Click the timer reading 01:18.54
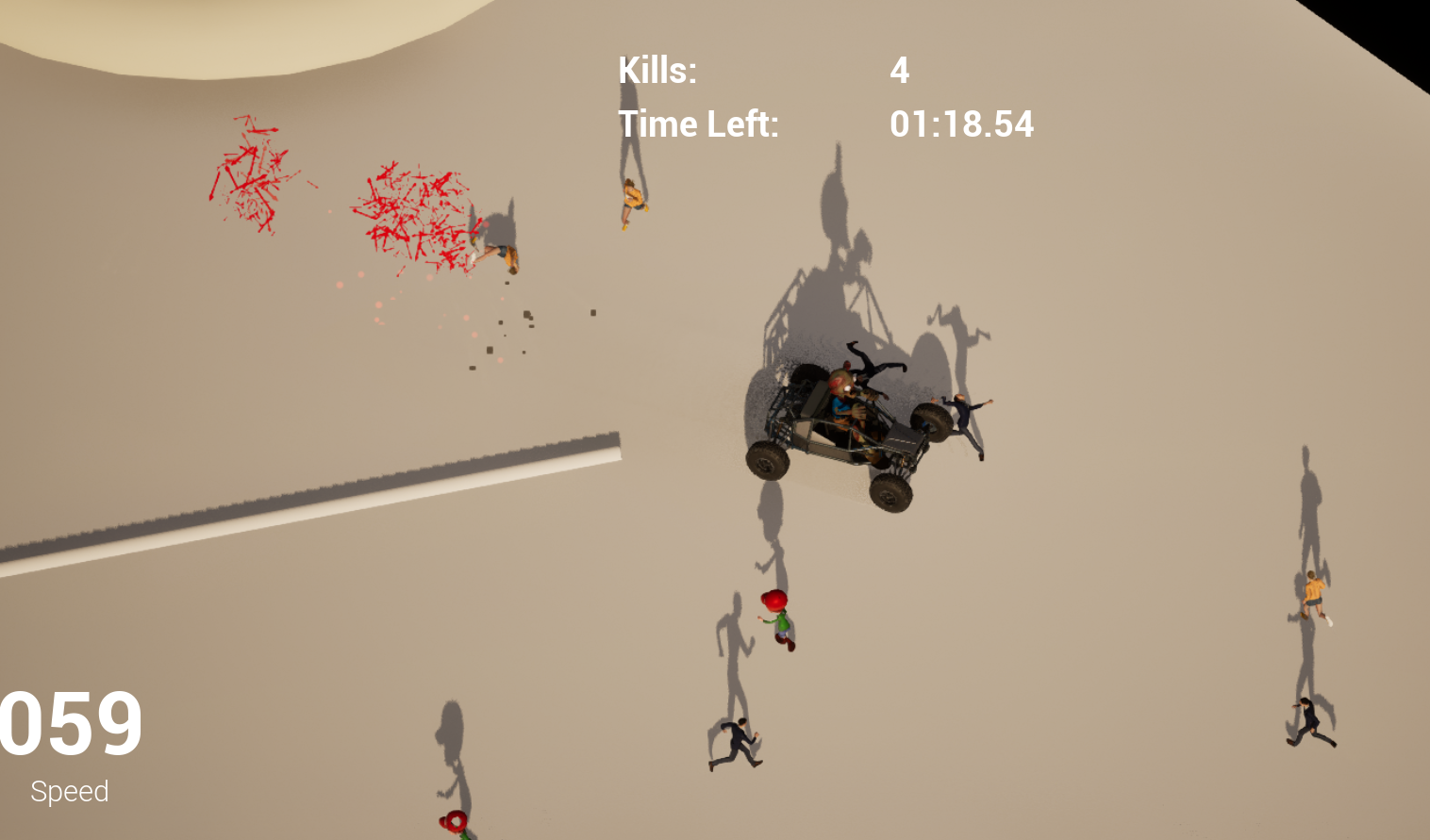The image size is (1430, 840). point(961,124)
